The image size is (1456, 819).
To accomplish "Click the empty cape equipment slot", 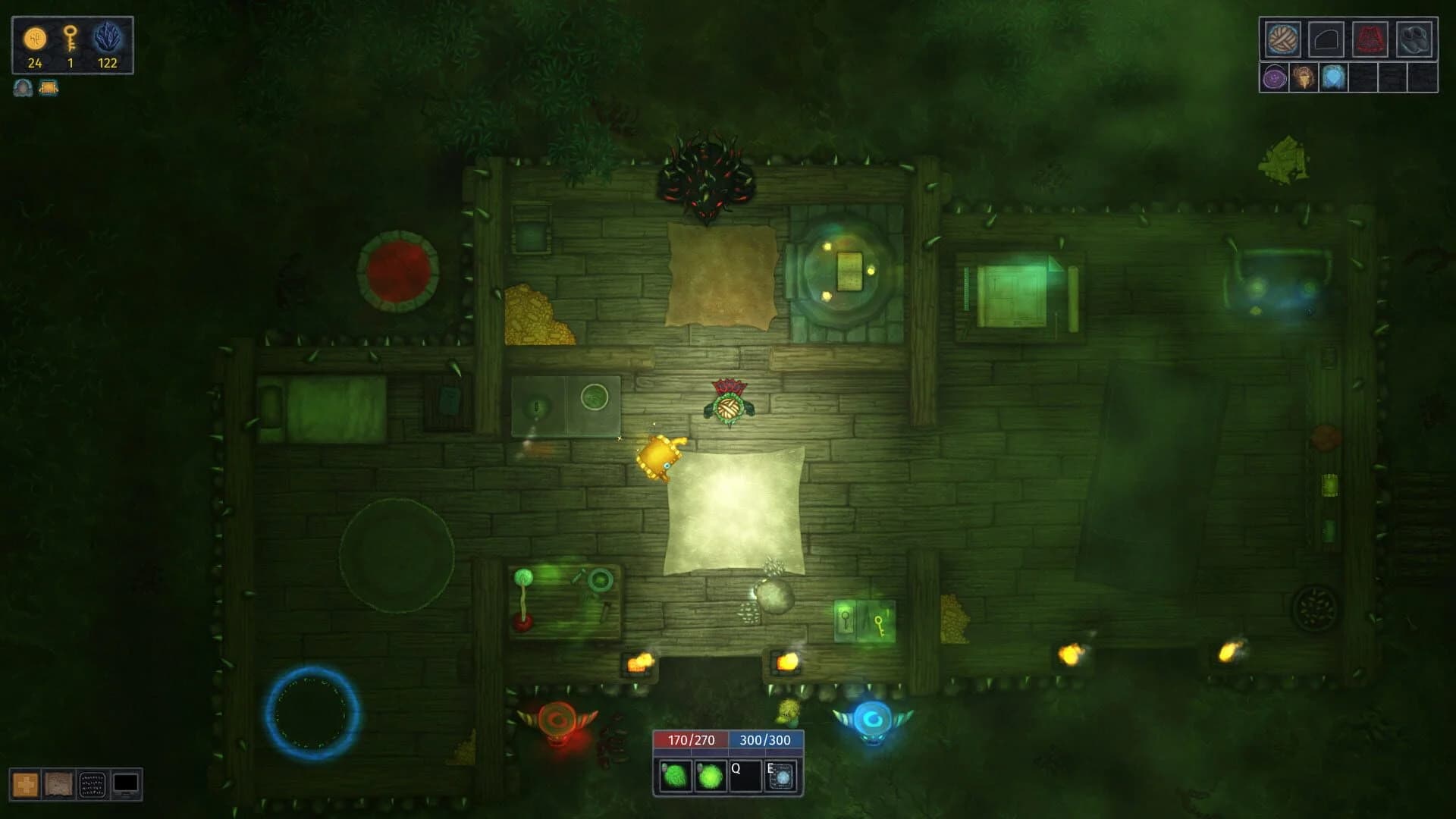I will click(1327, 40).
